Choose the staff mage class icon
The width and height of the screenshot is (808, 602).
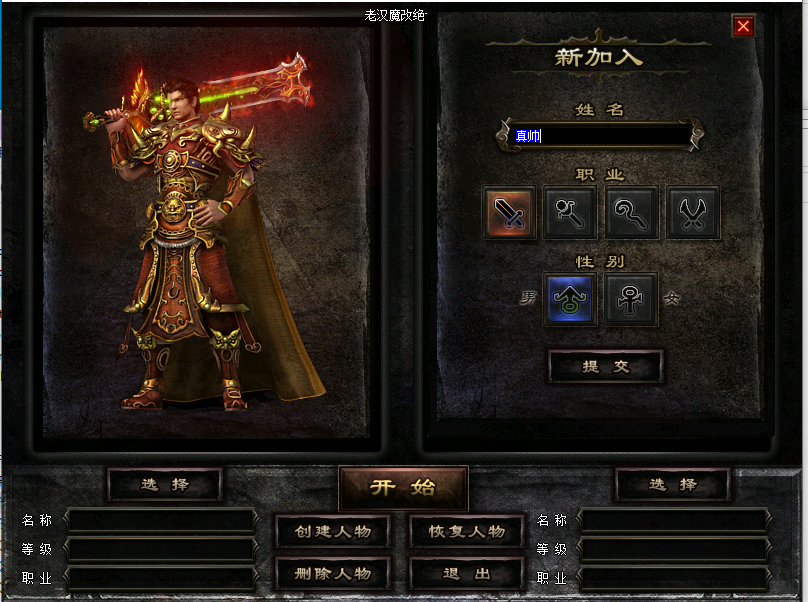[x=571, y=213]
